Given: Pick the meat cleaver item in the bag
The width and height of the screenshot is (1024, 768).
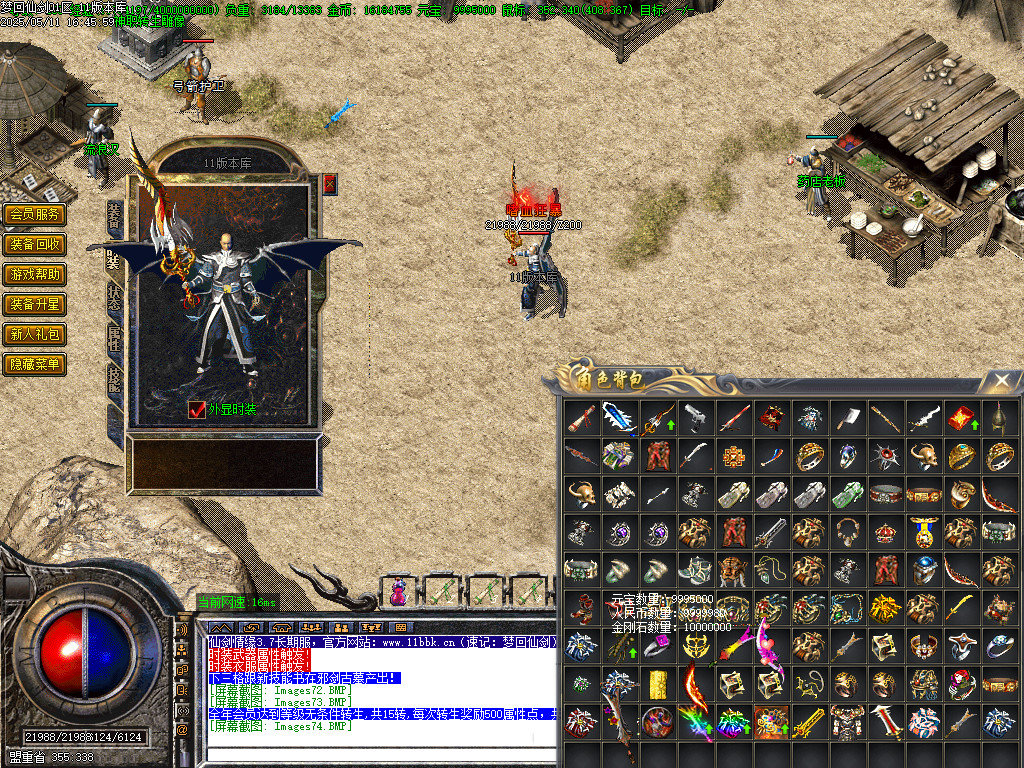Looking at the screenshot, I should pyautogui.click(x=848, y=417).
